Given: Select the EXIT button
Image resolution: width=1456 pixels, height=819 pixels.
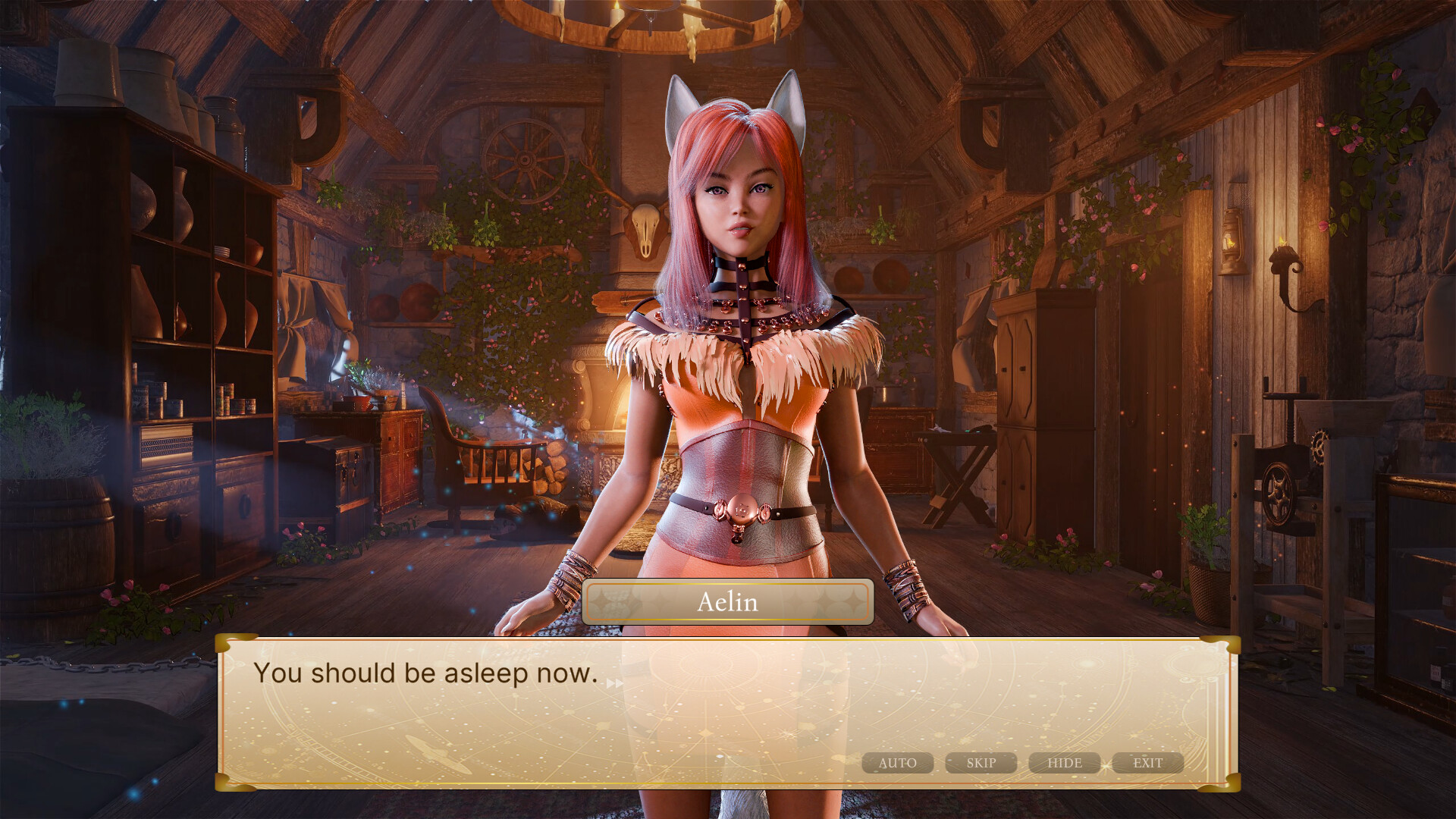Looking at the screenshot, I should pos(1147,763).
